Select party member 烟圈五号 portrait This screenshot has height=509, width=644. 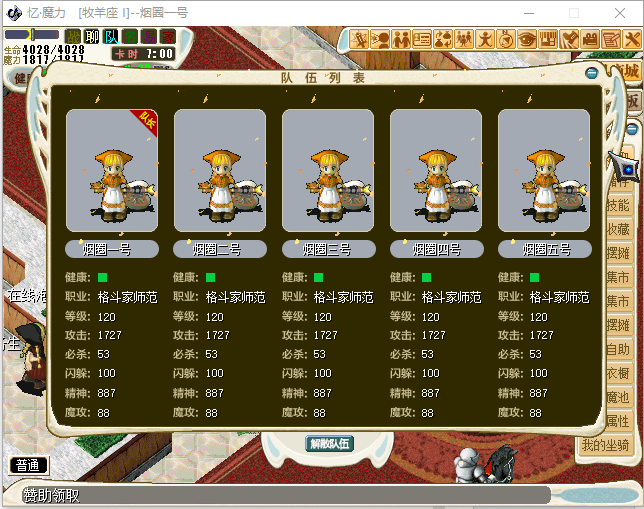click(x=543, y=171)
